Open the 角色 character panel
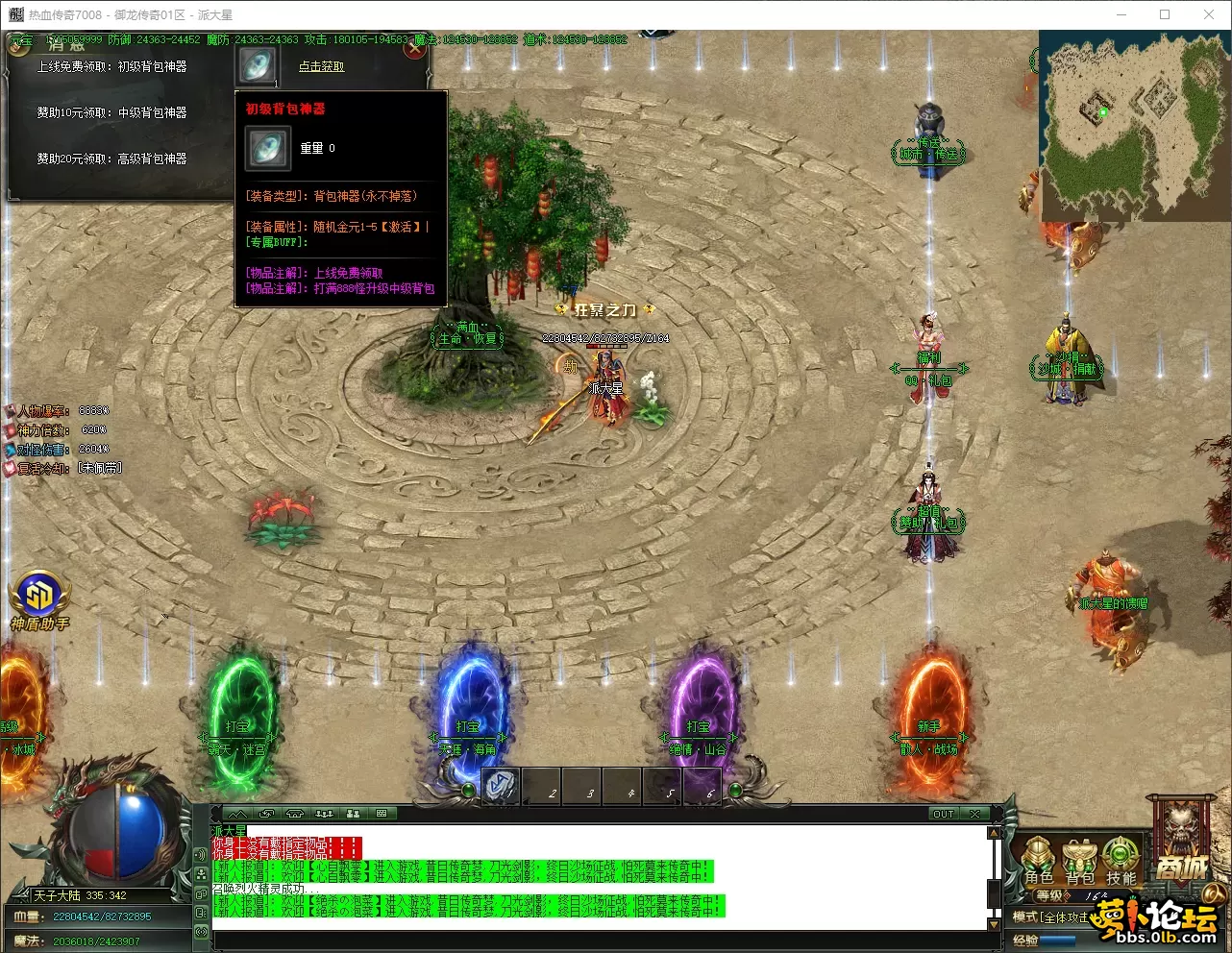This screenshot has width=1232, height=953. pyautogui.click(x=1039, y=859)
